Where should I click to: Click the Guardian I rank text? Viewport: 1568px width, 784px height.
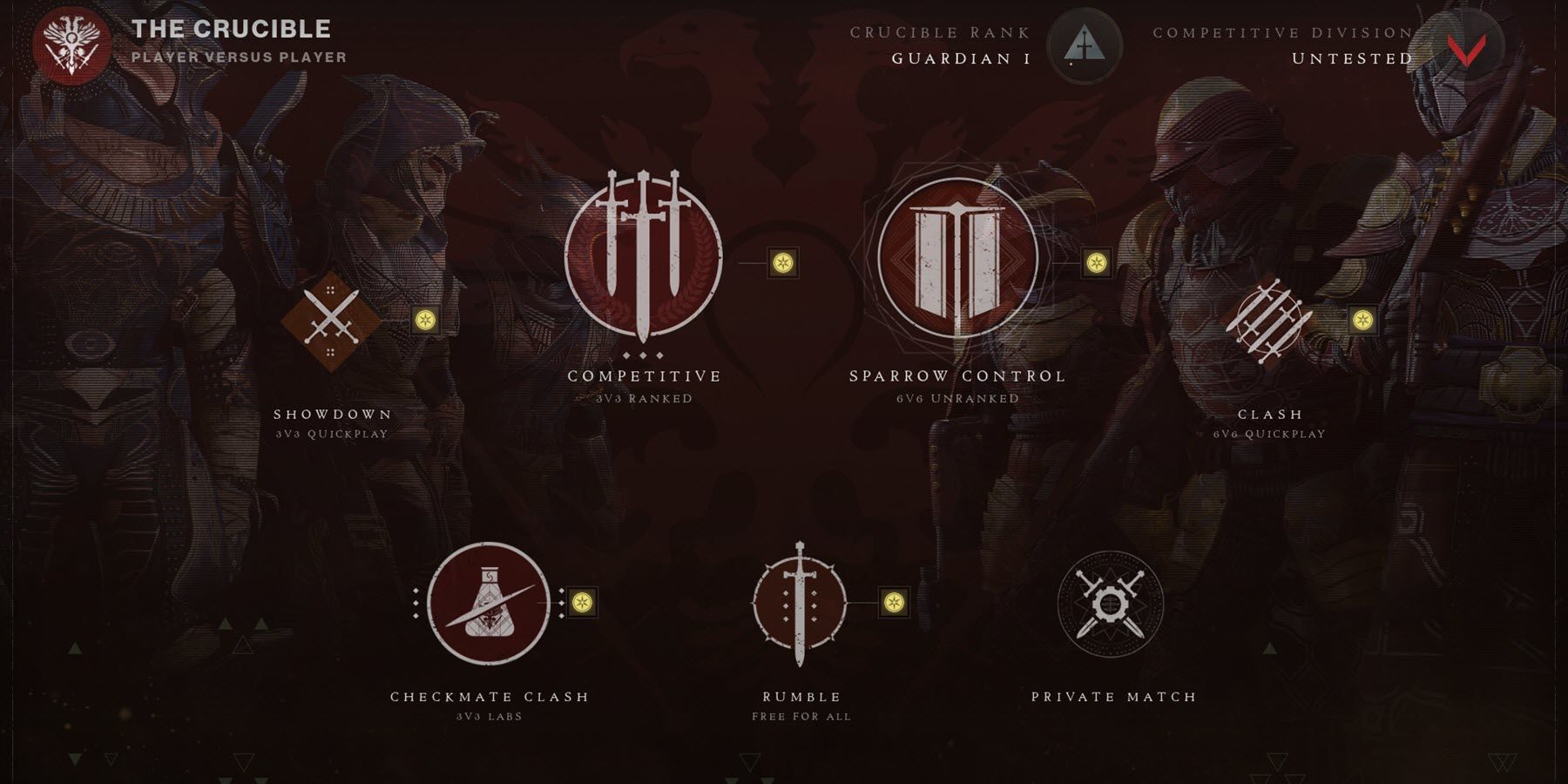click(x=960, y=58)
